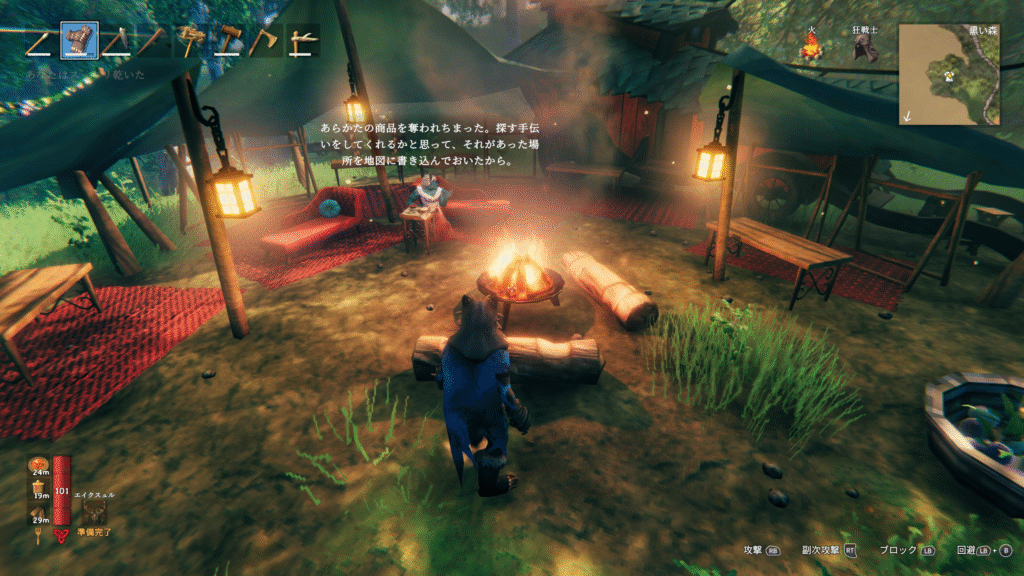Click the jar food icon with 19m remaining
The image size is (1024, 576).
pyautogui.click(x=40, y=488)
